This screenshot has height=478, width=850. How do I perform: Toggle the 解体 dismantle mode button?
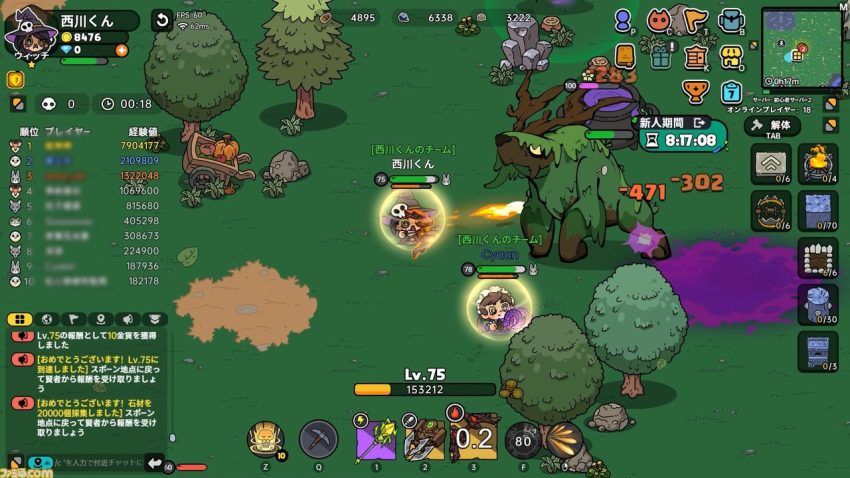tap(773, 126)
